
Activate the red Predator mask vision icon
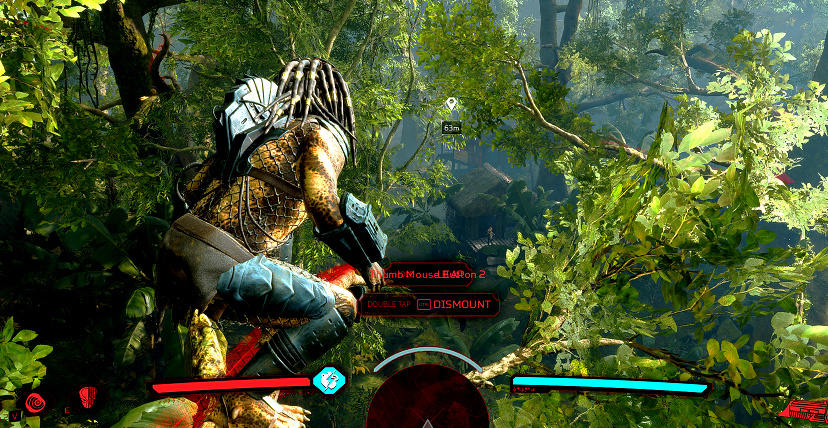coord(88,398)
